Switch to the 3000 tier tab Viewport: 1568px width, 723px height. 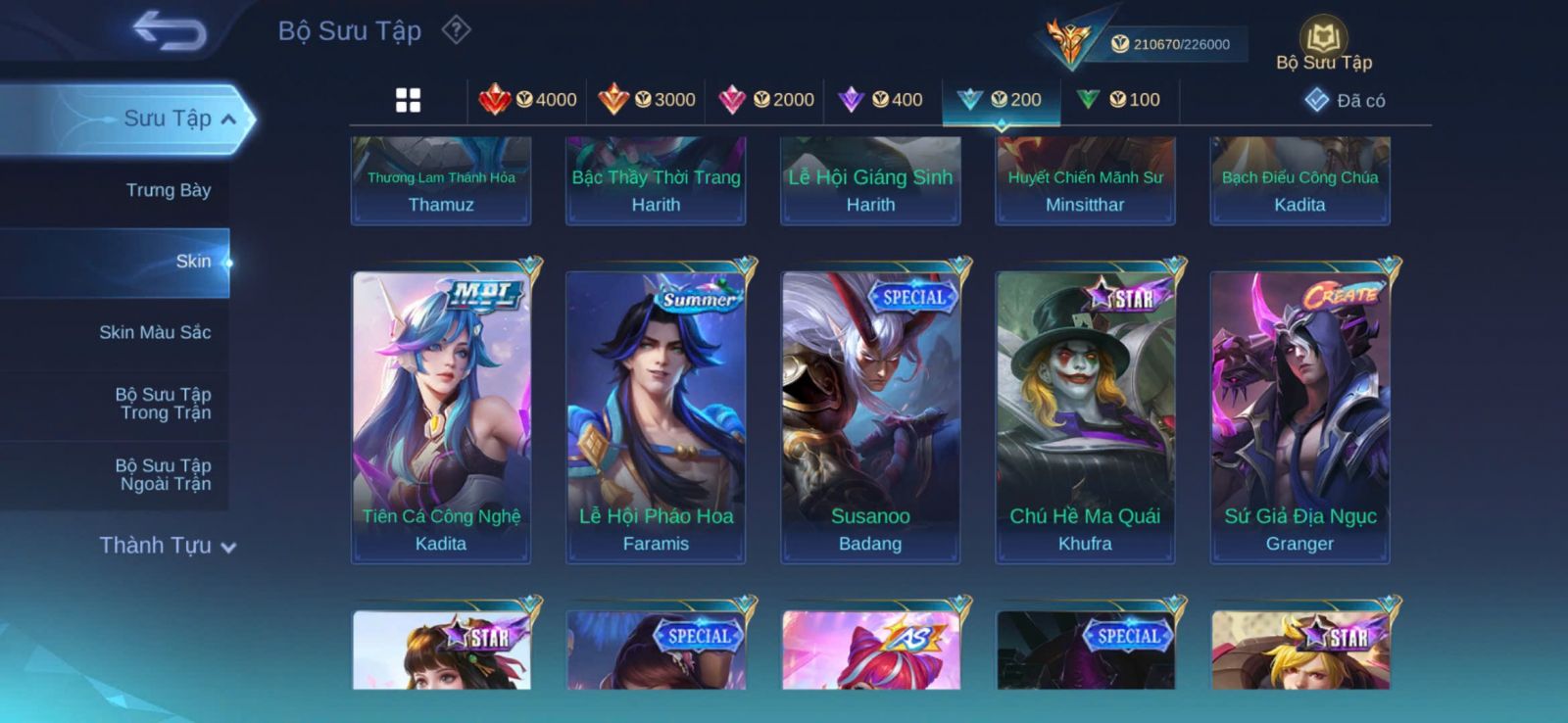pos(647,100)
